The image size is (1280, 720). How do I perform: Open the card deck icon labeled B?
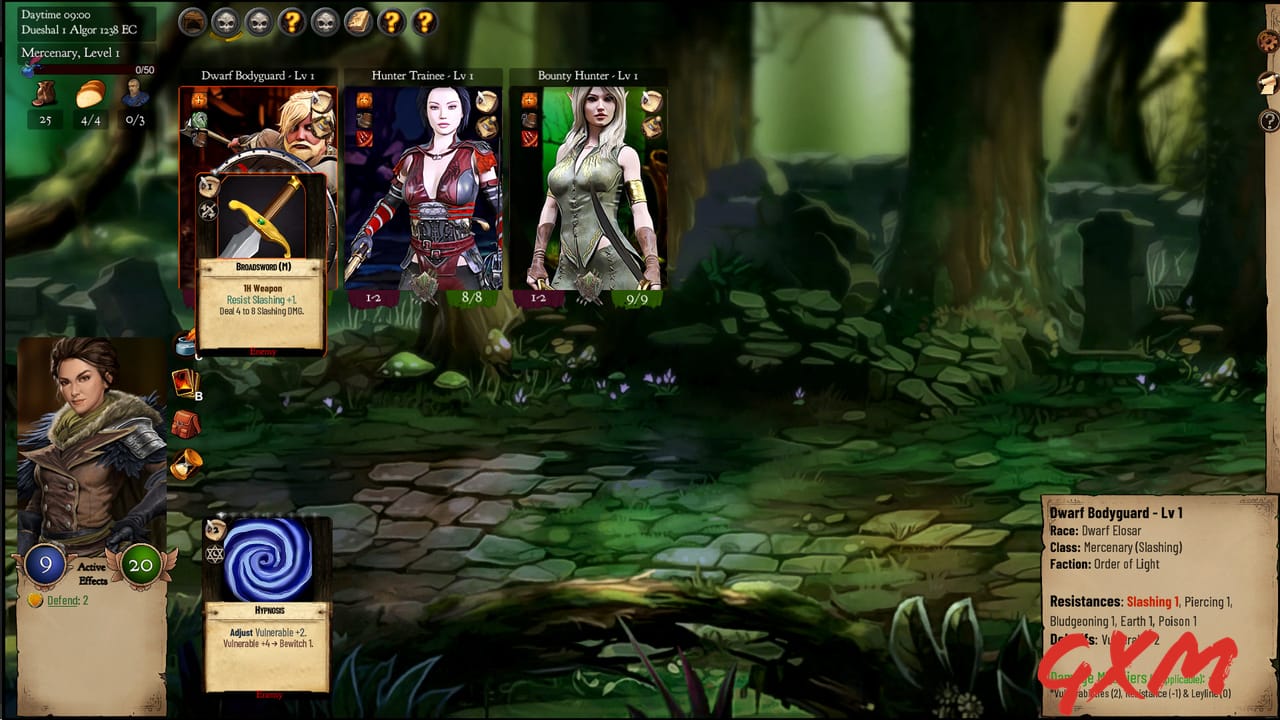[x=185, y=383]
